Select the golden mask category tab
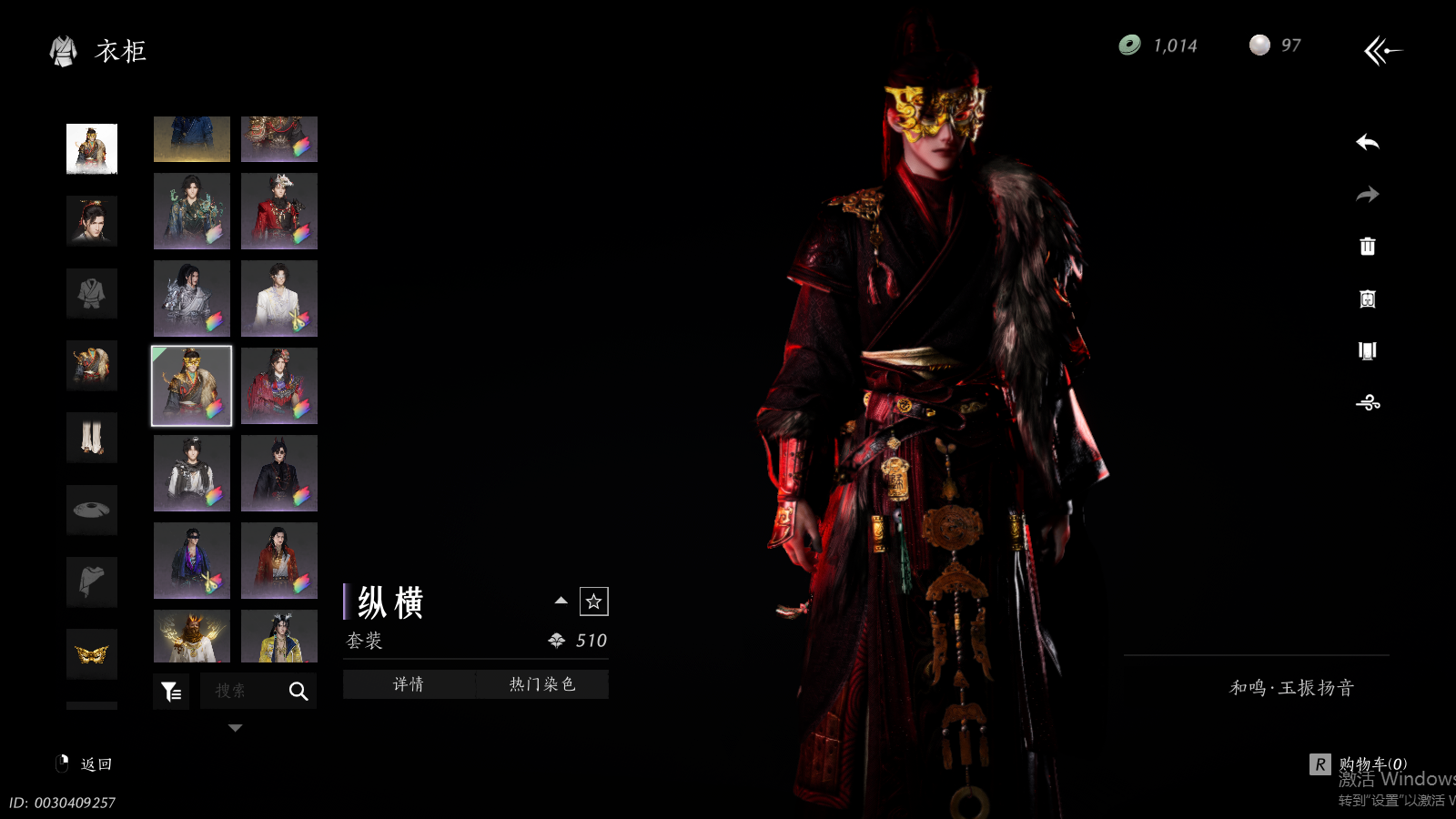This screenshot has width=1456, height=819. [92, 653]
